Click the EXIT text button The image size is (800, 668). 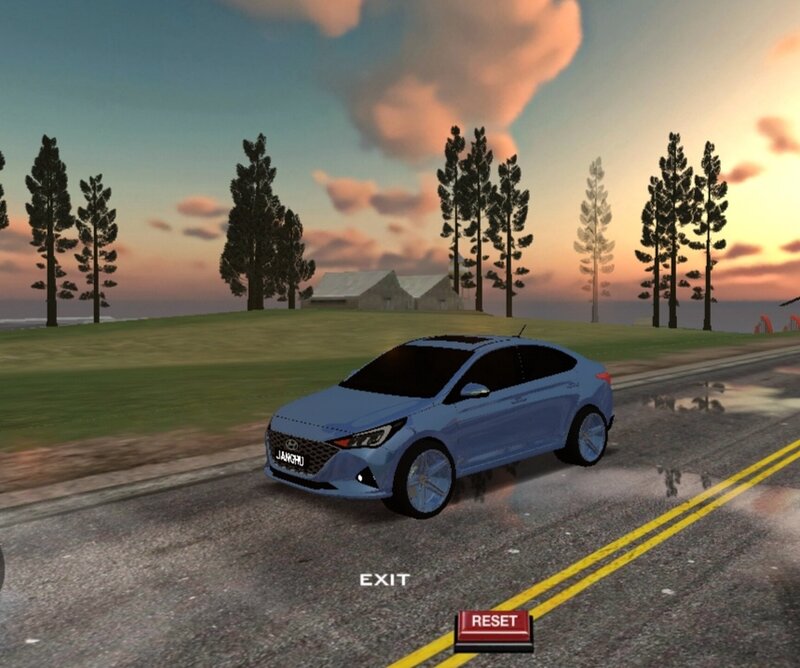click(x=385, y=580)
